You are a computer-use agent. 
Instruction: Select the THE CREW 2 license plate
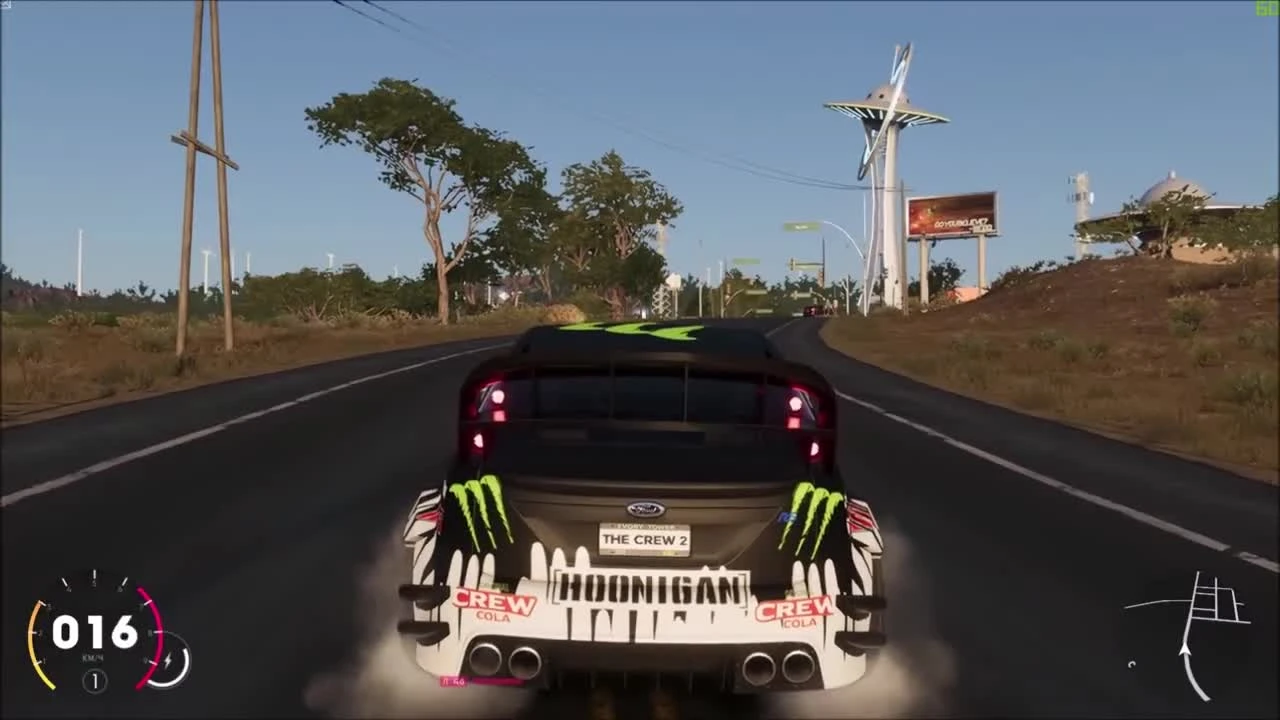643,538
